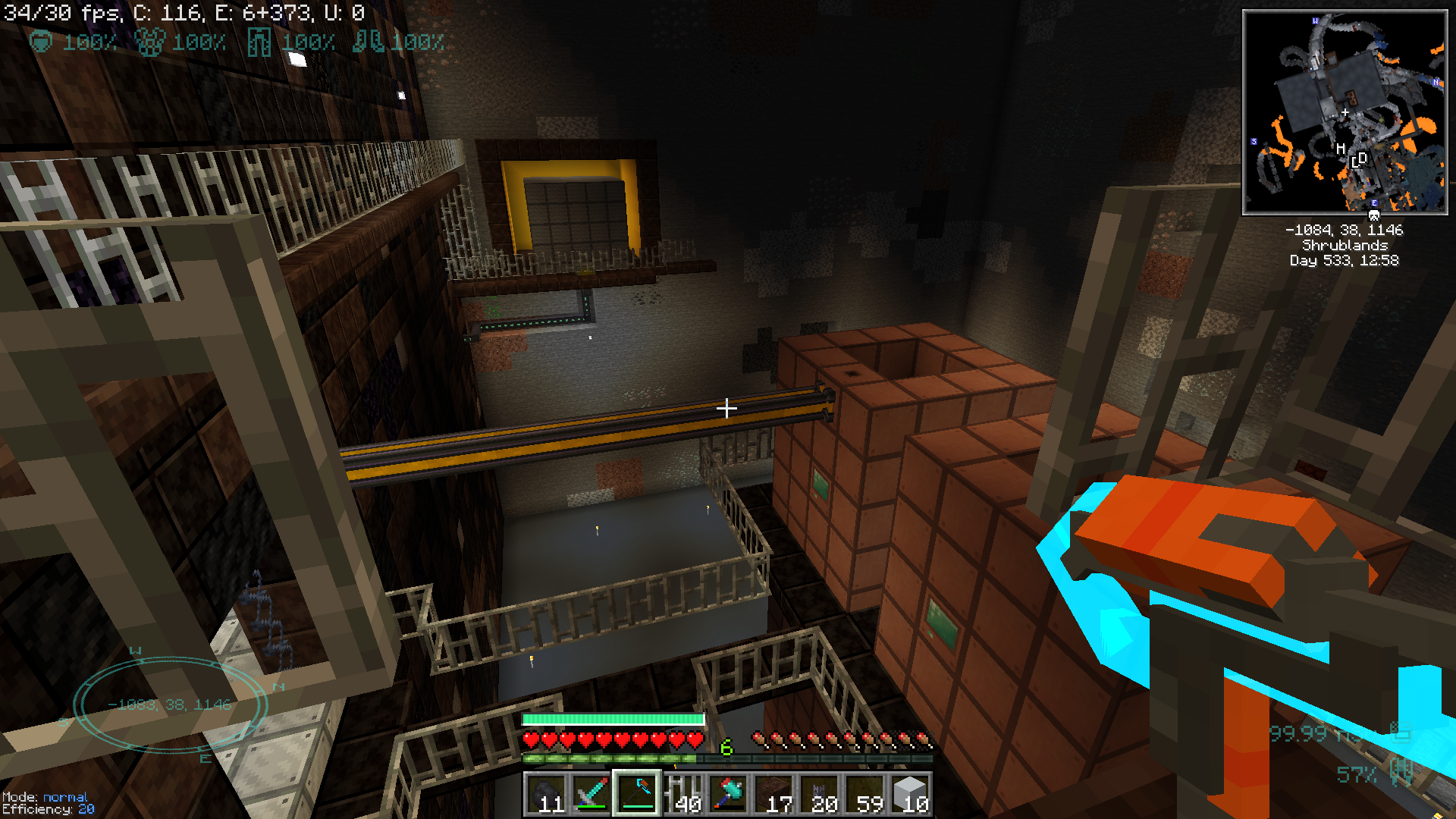This screenshot has height=819, width=1456.
Task: Click the Mode: normal text in the corner
Action: coord(45,798)
